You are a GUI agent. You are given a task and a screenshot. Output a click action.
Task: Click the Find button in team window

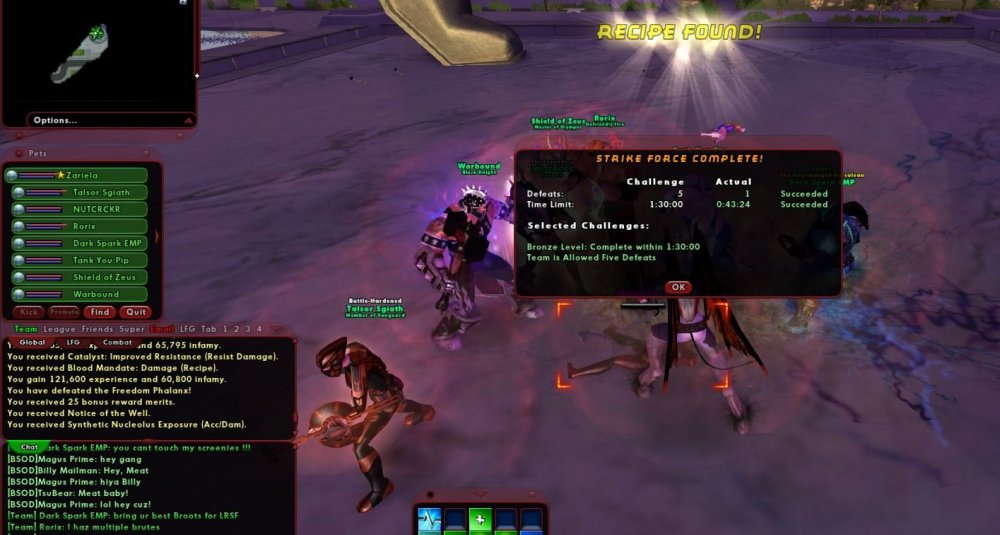[100, 312]
